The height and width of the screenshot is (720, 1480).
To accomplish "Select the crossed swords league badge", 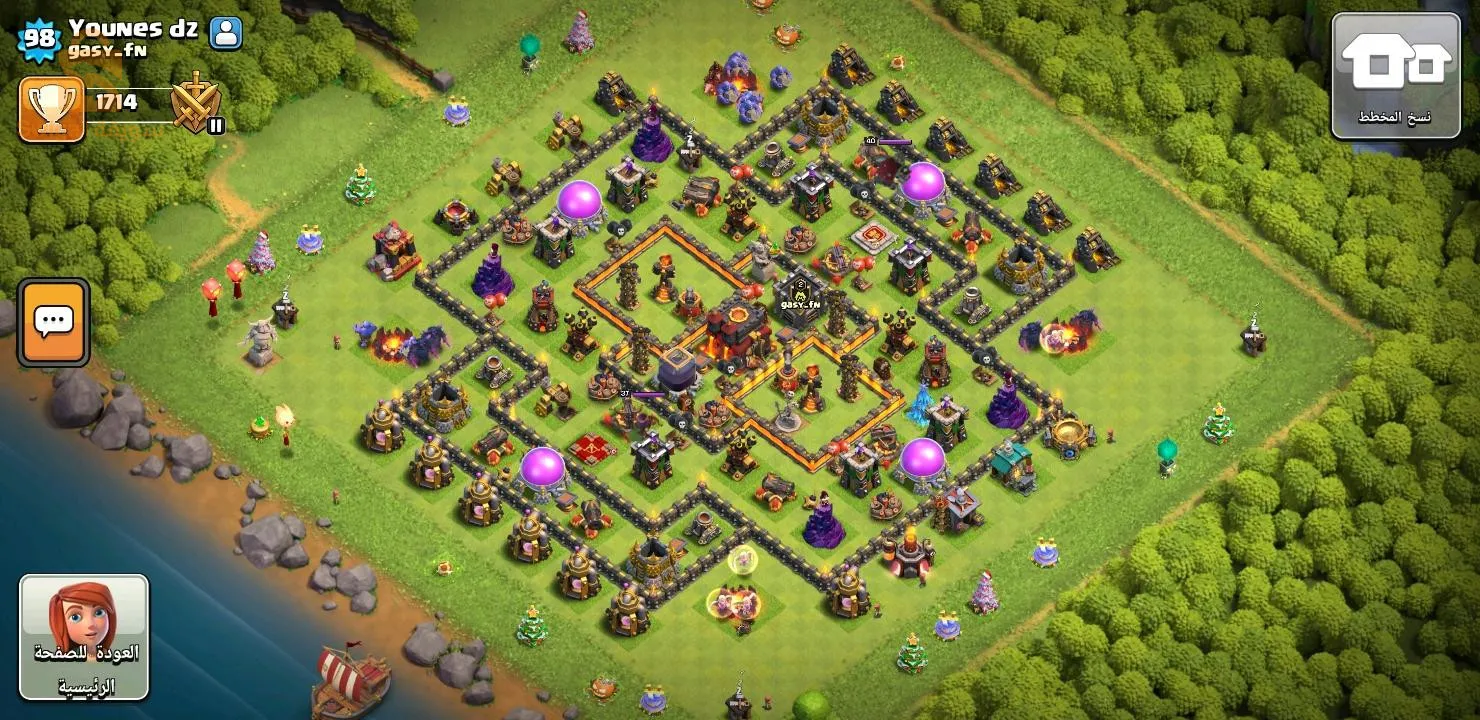I will [x=195, y=103].
